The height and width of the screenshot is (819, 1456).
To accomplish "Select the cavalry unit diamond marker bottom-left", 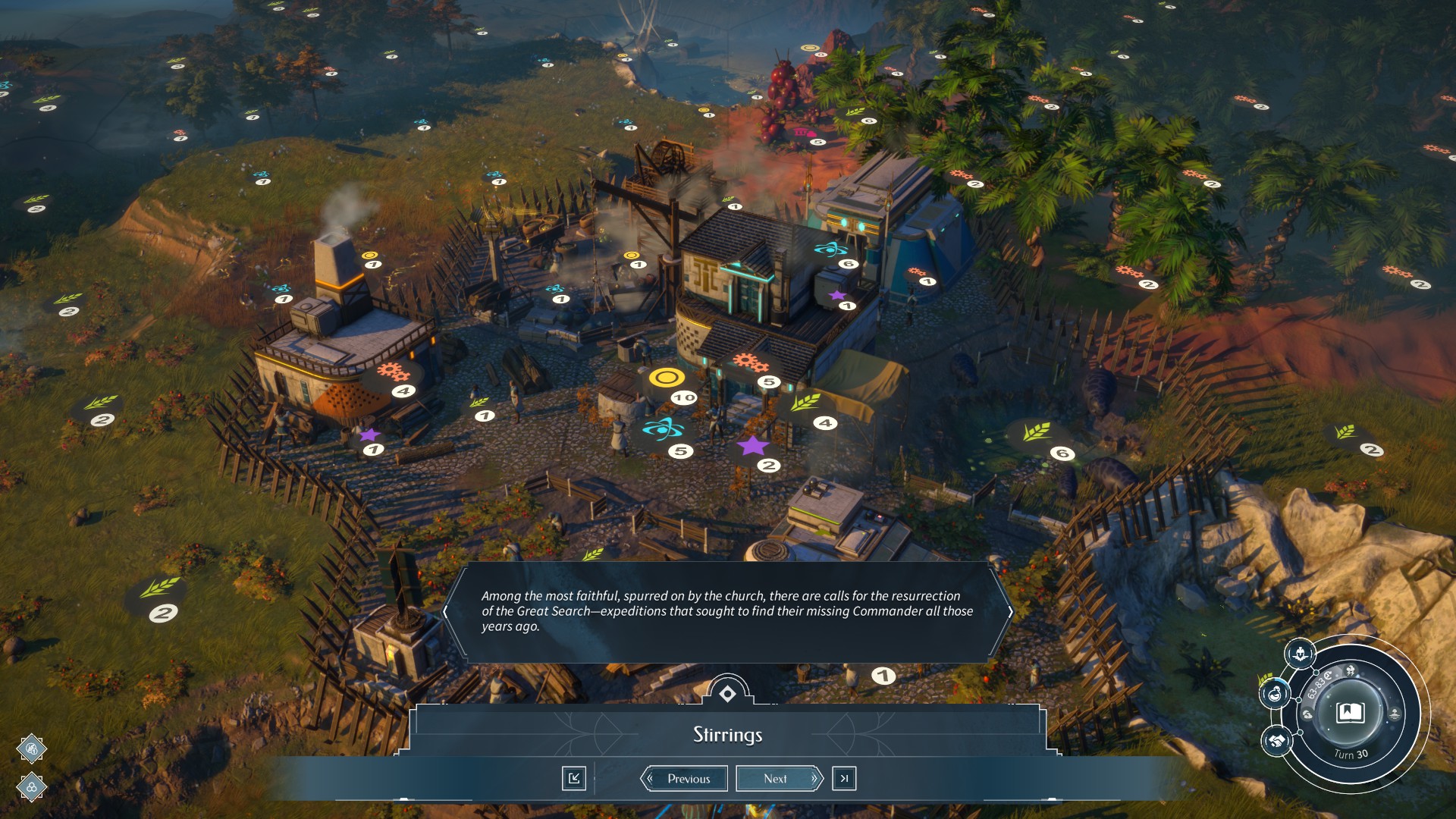I will click(31, 748).
